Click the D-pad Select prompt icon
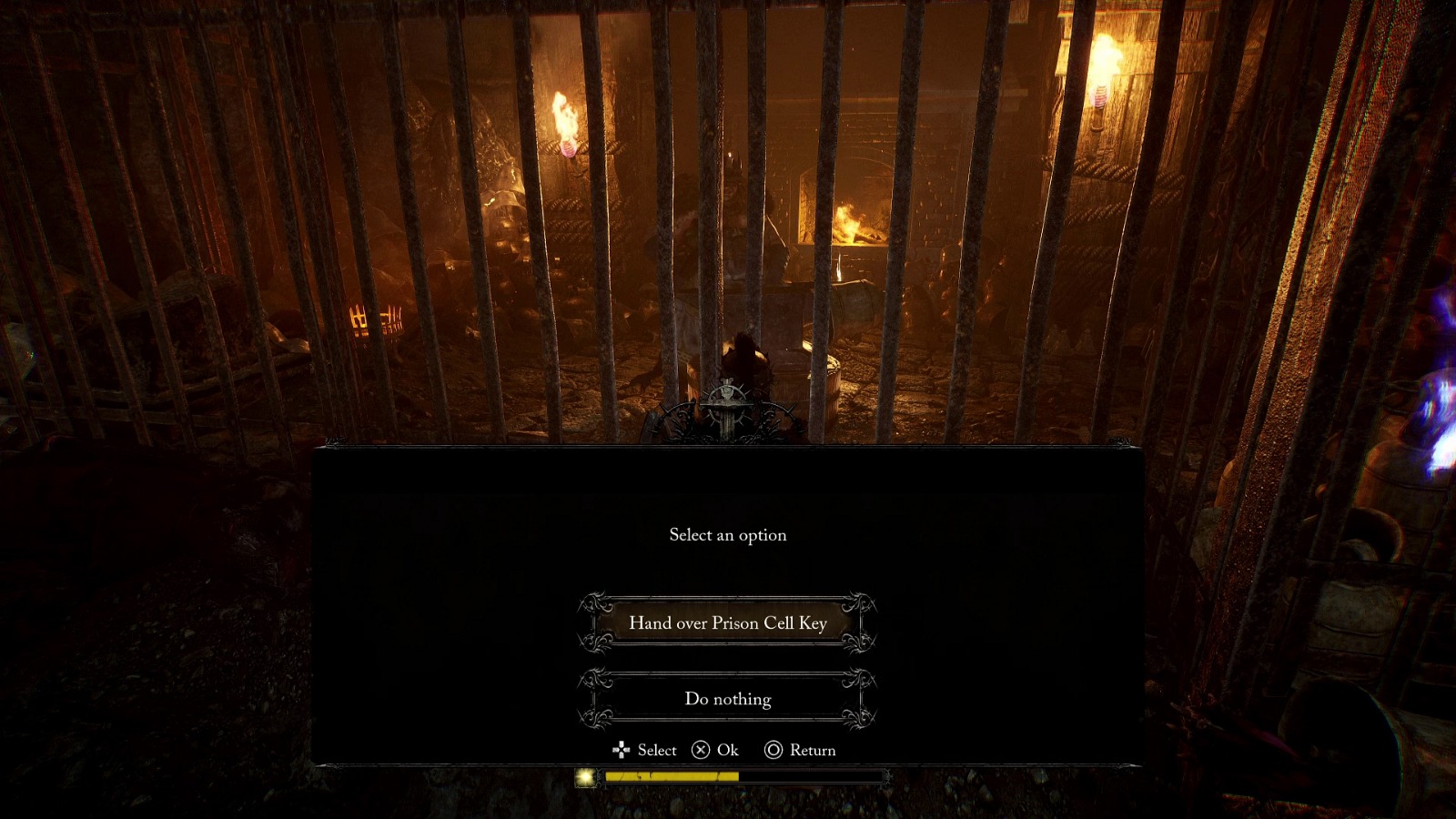1456x819 pixels. point(622,750)
